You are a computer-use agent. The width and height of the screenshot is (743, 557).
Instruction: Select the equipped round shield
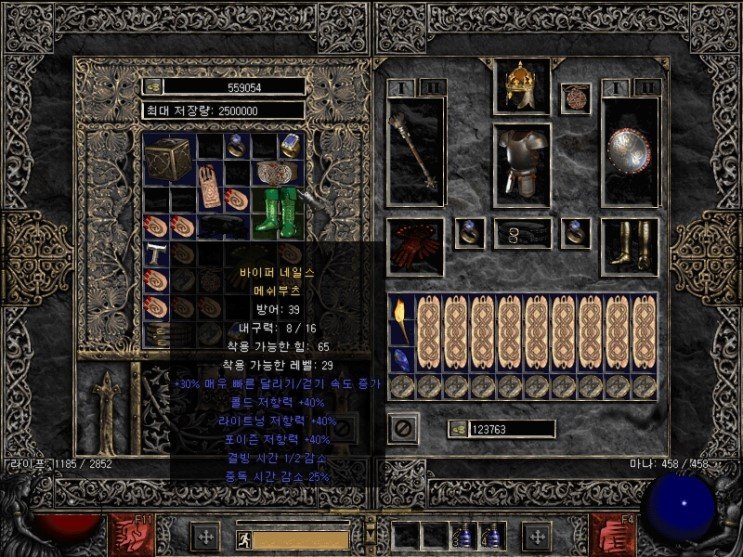(x=629, y=150)
